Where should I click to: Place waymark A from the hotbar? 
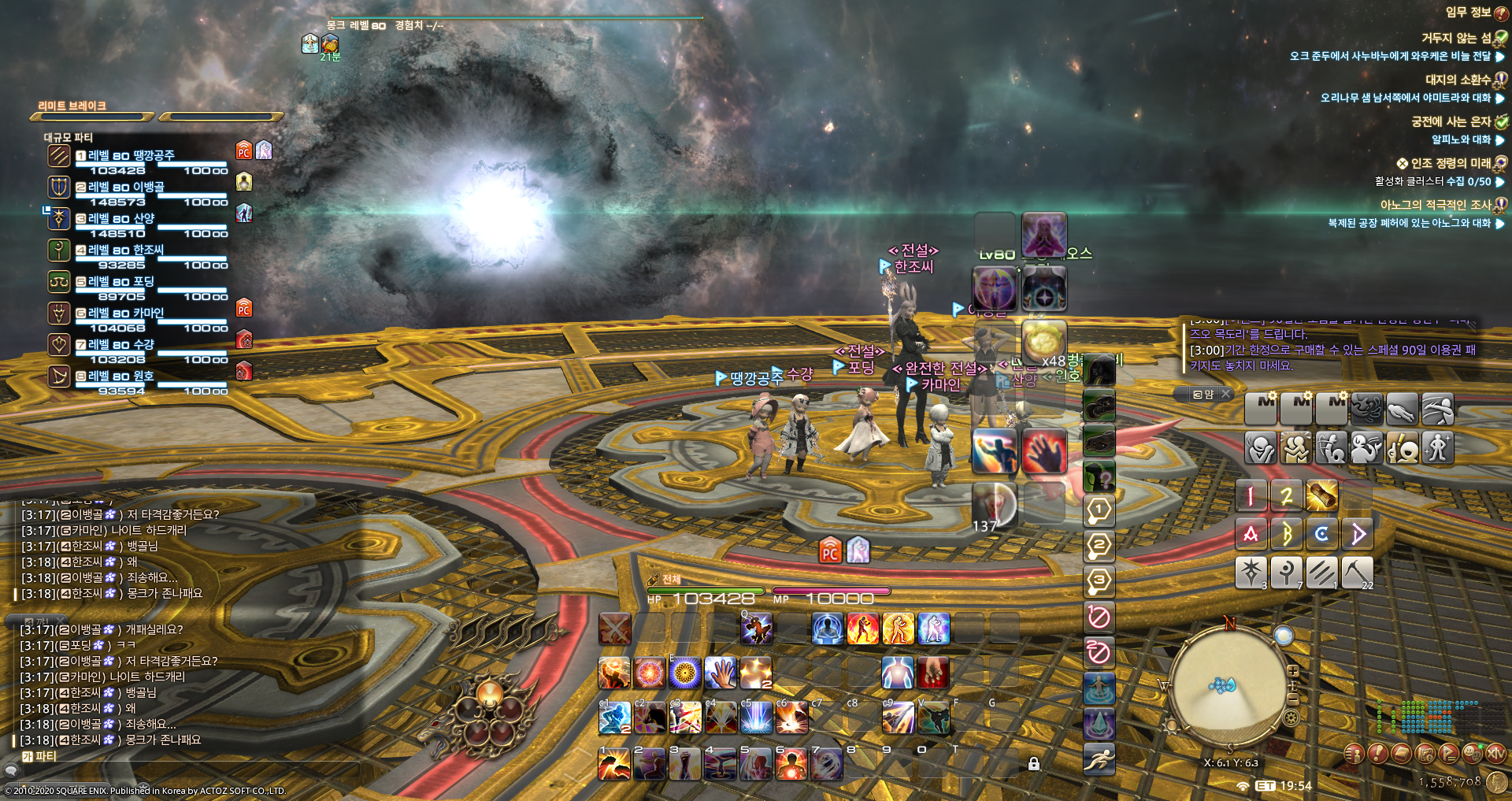[1251, 534]
